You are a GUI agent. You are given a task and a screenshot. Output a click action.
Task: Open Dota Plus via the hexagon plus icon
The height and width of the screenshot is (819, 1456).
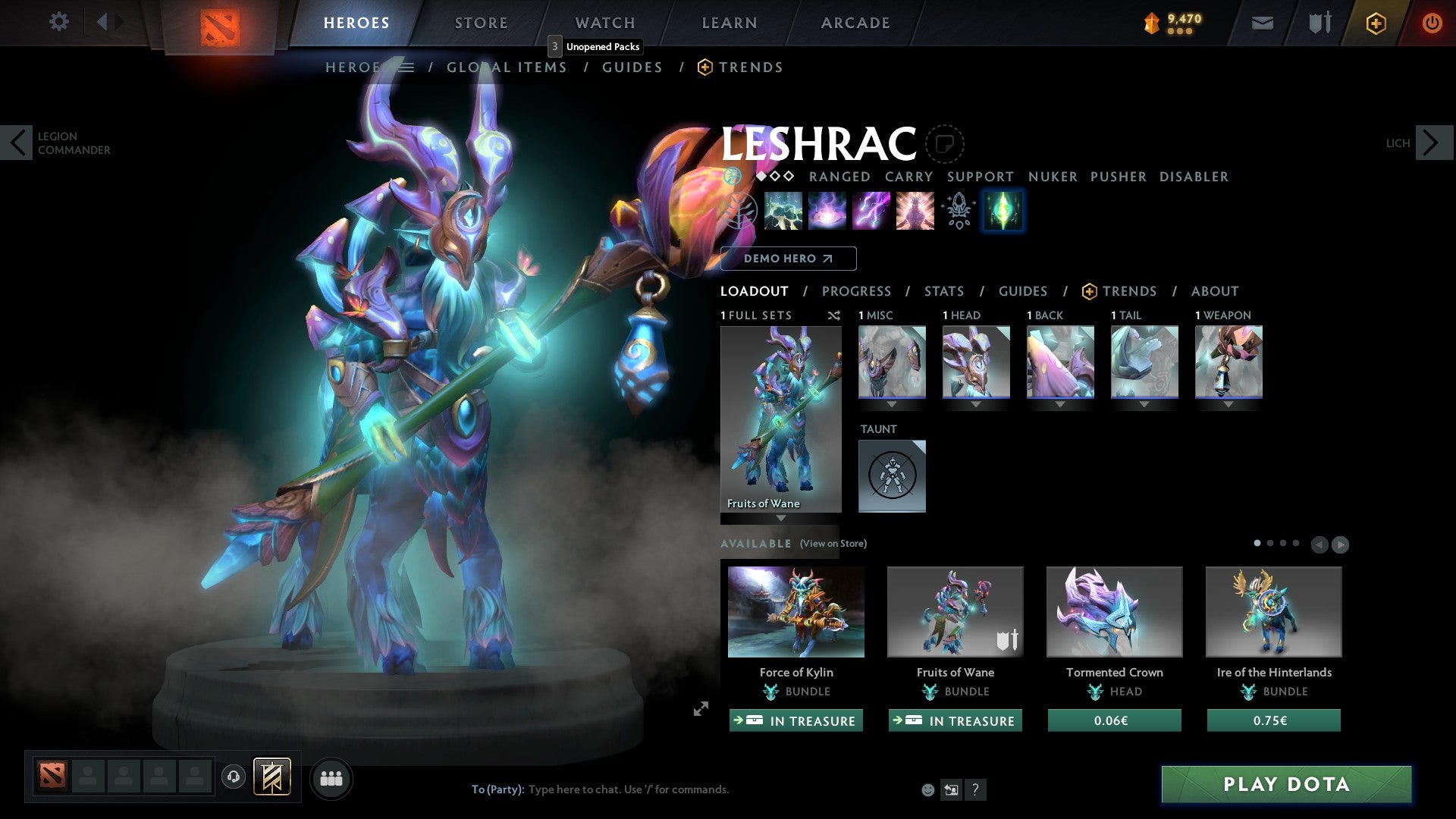[1375, 23]
